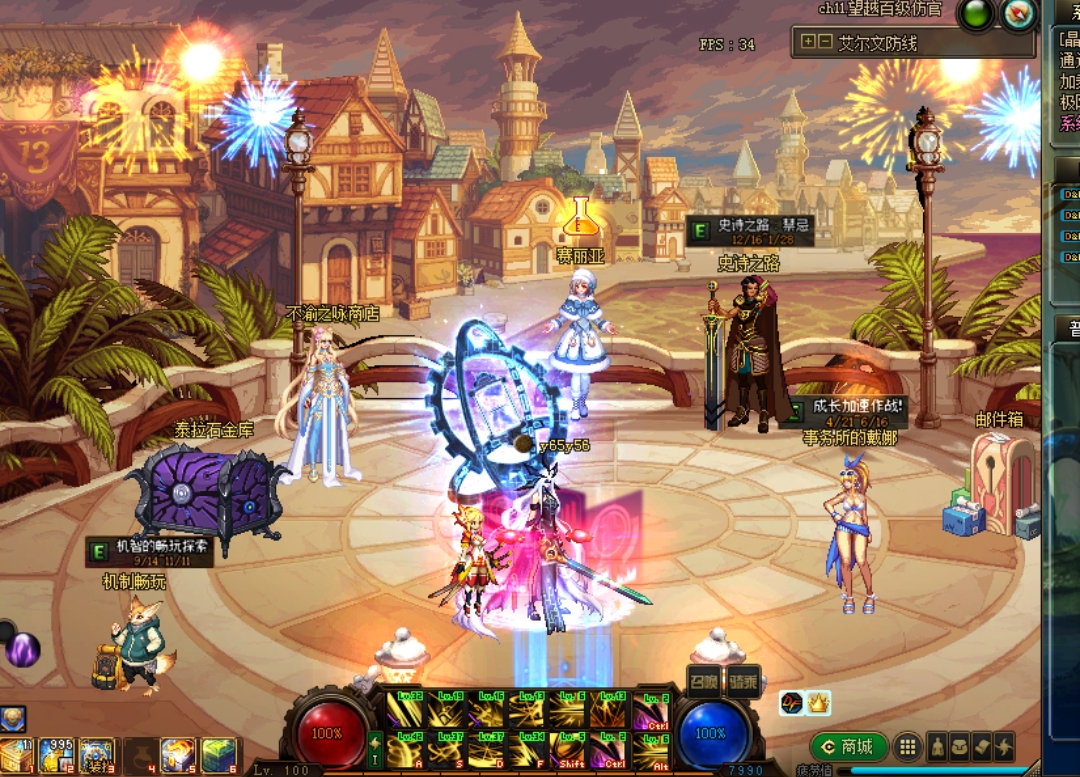Select the green cube item in slot 6
The height and width of the screenshot is (777, 1080).
click(x=219, y=756)
